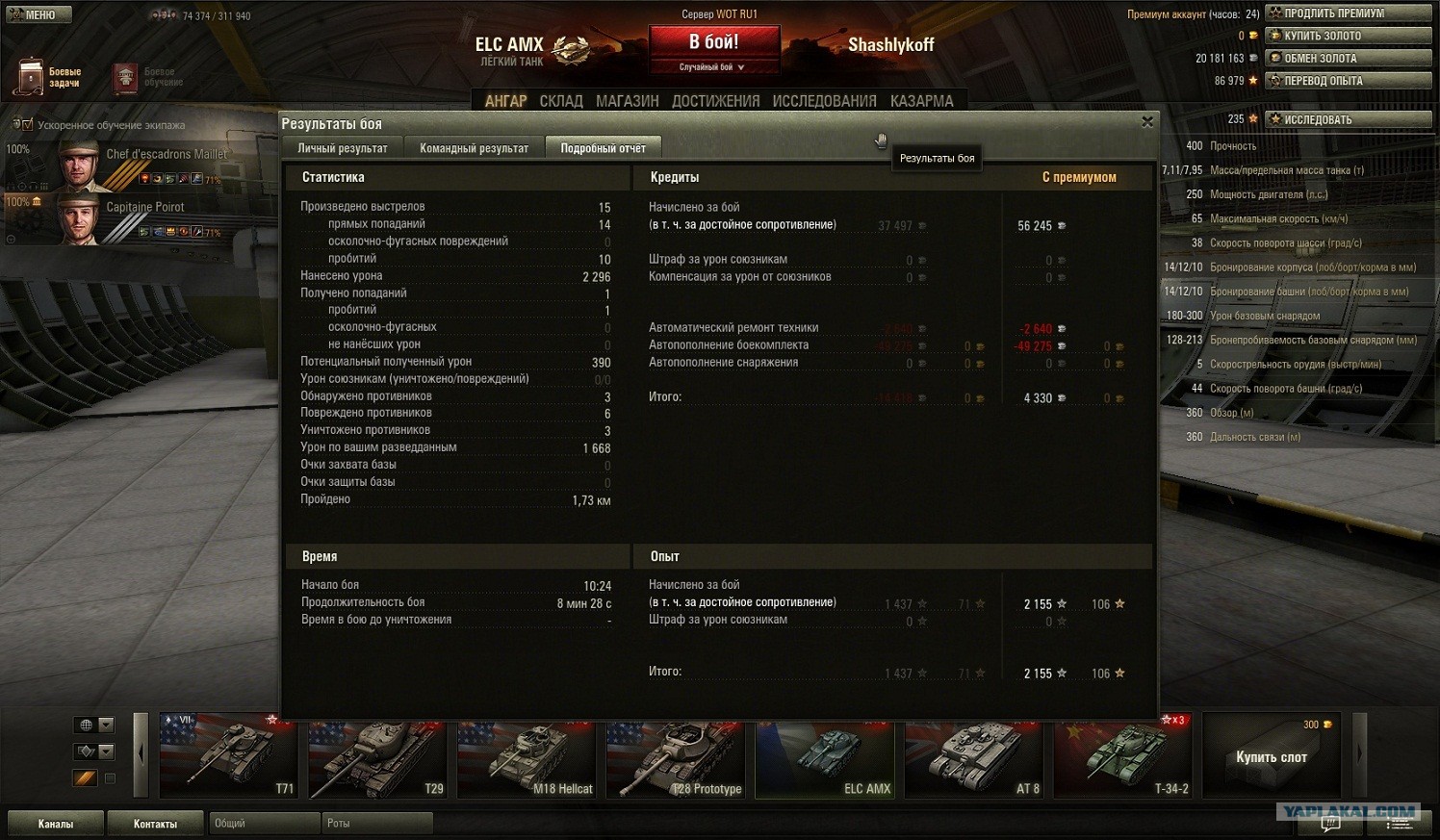Image resolution: width=1440 pixels, height=840 pixels.
Task: Click ПЕРЕВОД ОПЫТА button
Action: click(x=1348, y=81)
